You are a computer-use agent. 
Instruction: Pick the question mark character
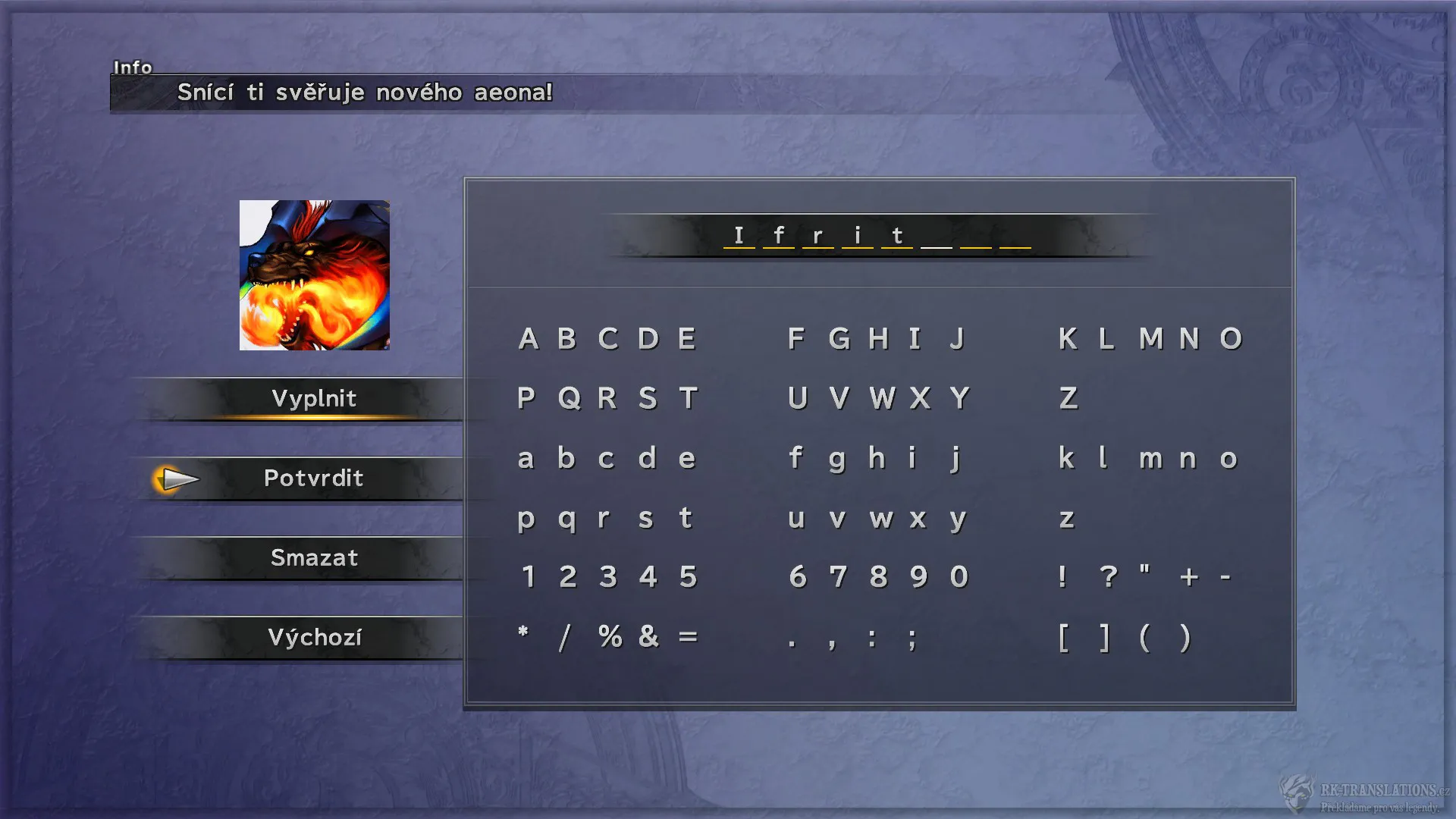[1109, 577]
